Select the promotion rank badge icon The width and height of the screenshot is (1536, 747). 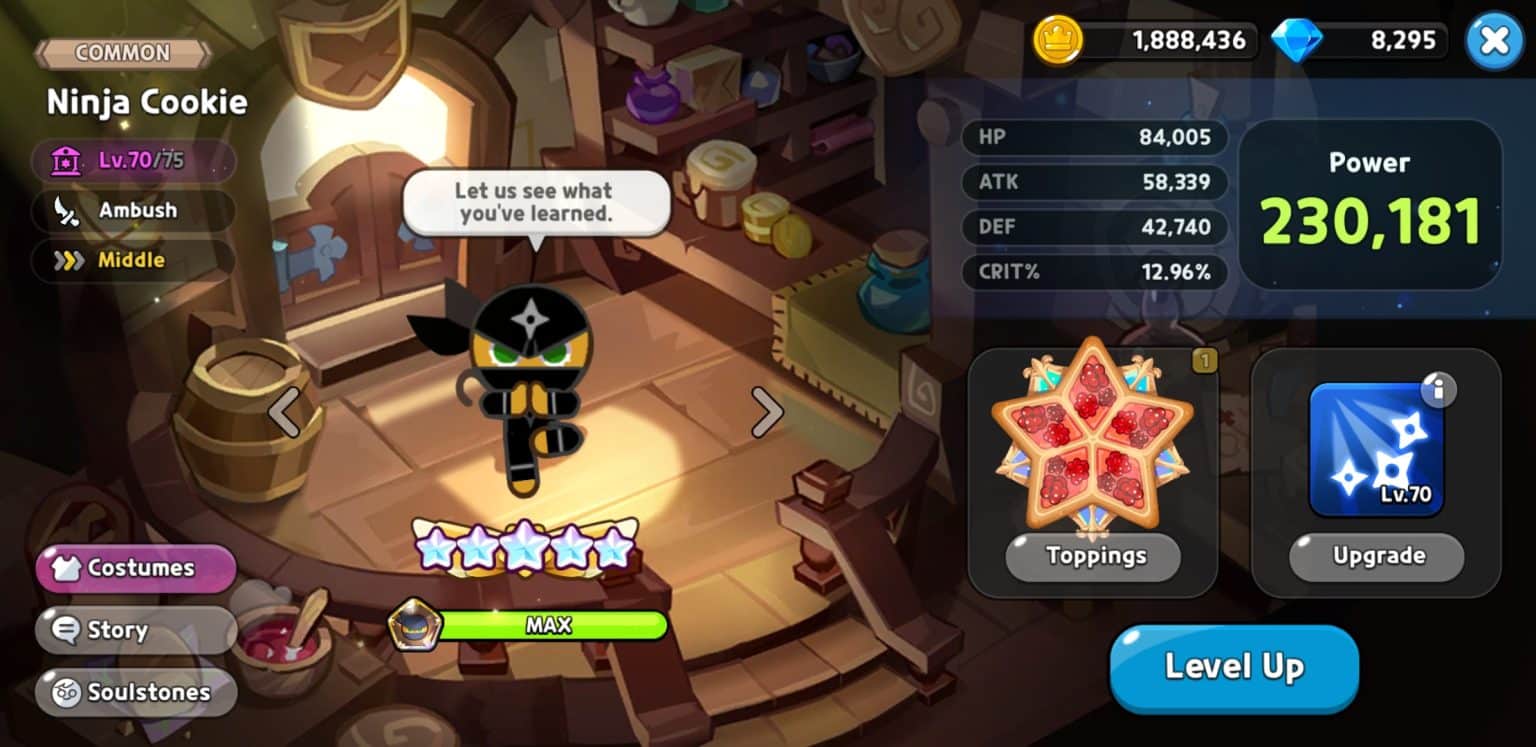[x=415, y=625]
